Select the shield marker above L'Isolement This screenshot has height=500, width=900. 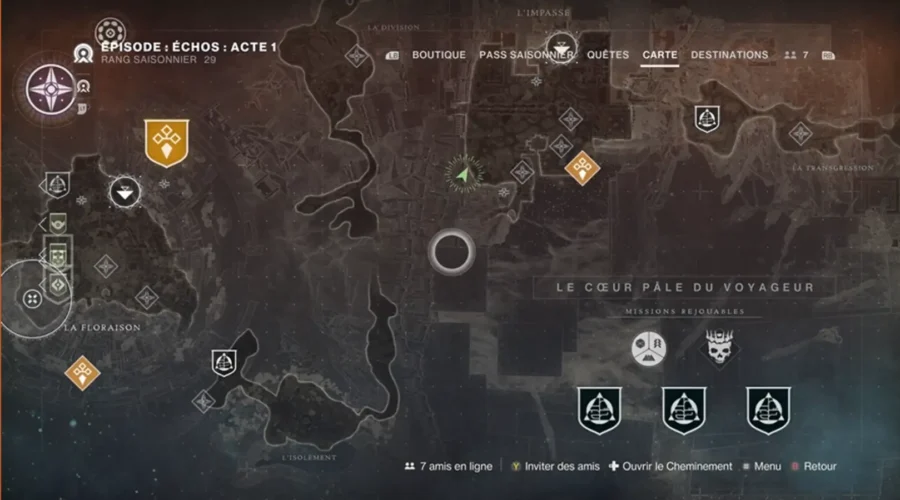(224, 362)
